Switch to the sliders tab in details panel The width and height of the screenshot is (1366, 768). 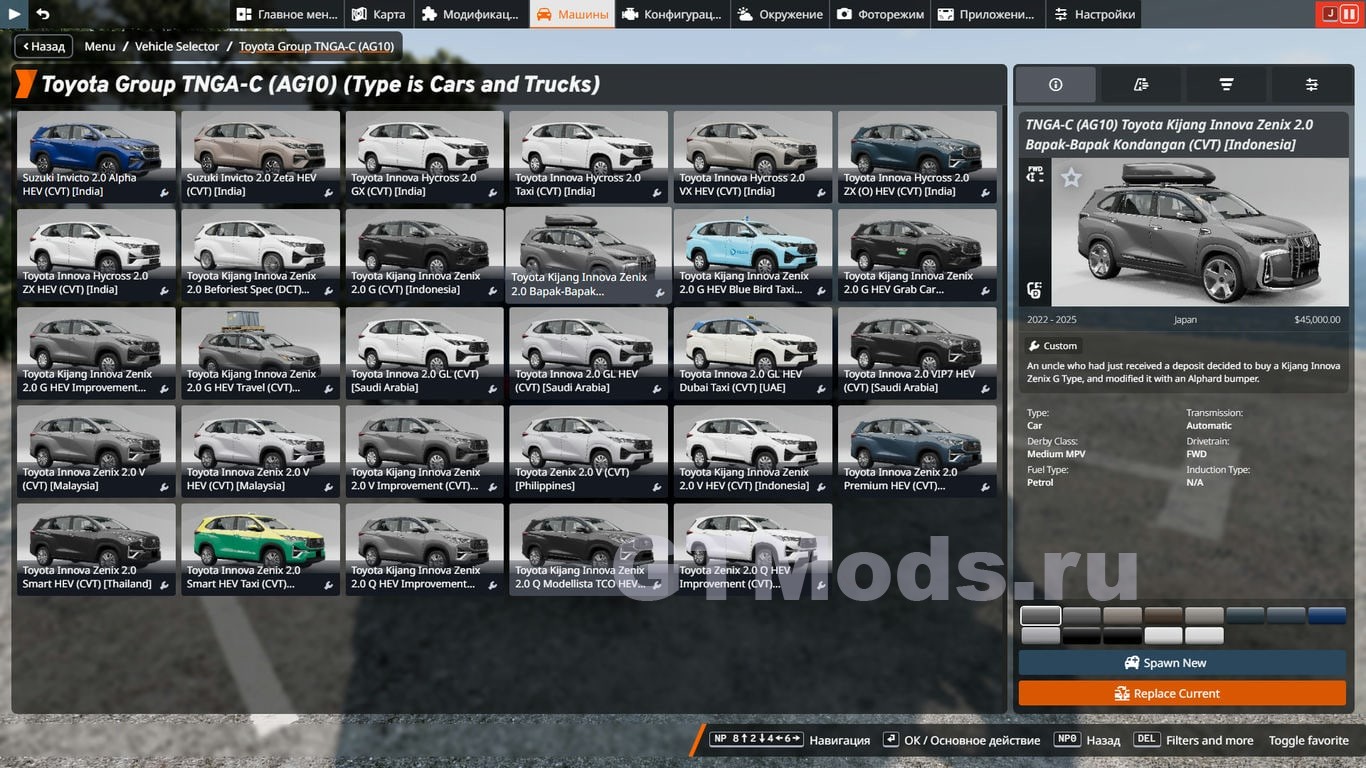point(1311,85)
